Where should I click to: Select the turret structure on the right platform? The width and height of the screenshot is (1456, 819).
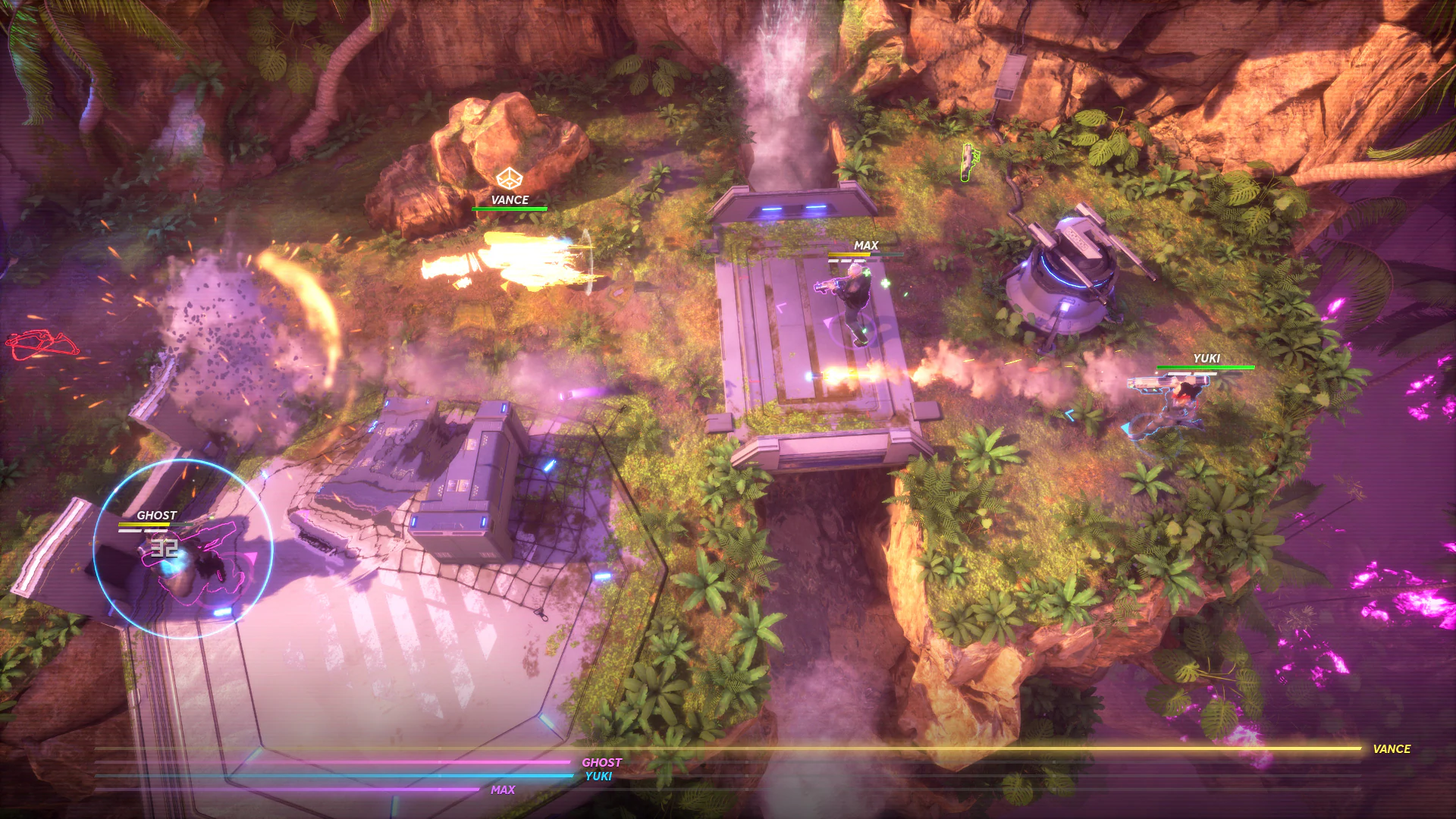[x=1073, y=273]
